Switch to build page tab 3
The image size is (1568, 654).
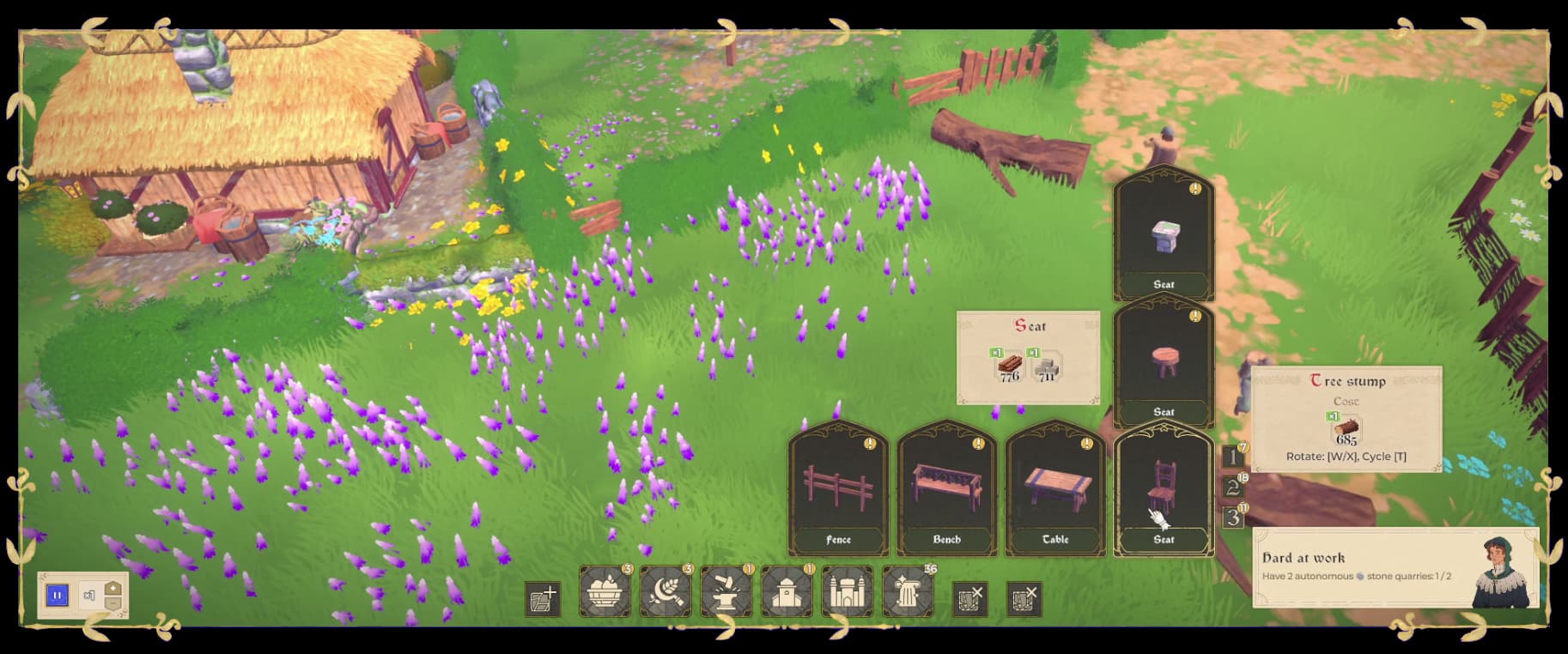tap(1232, 518)
